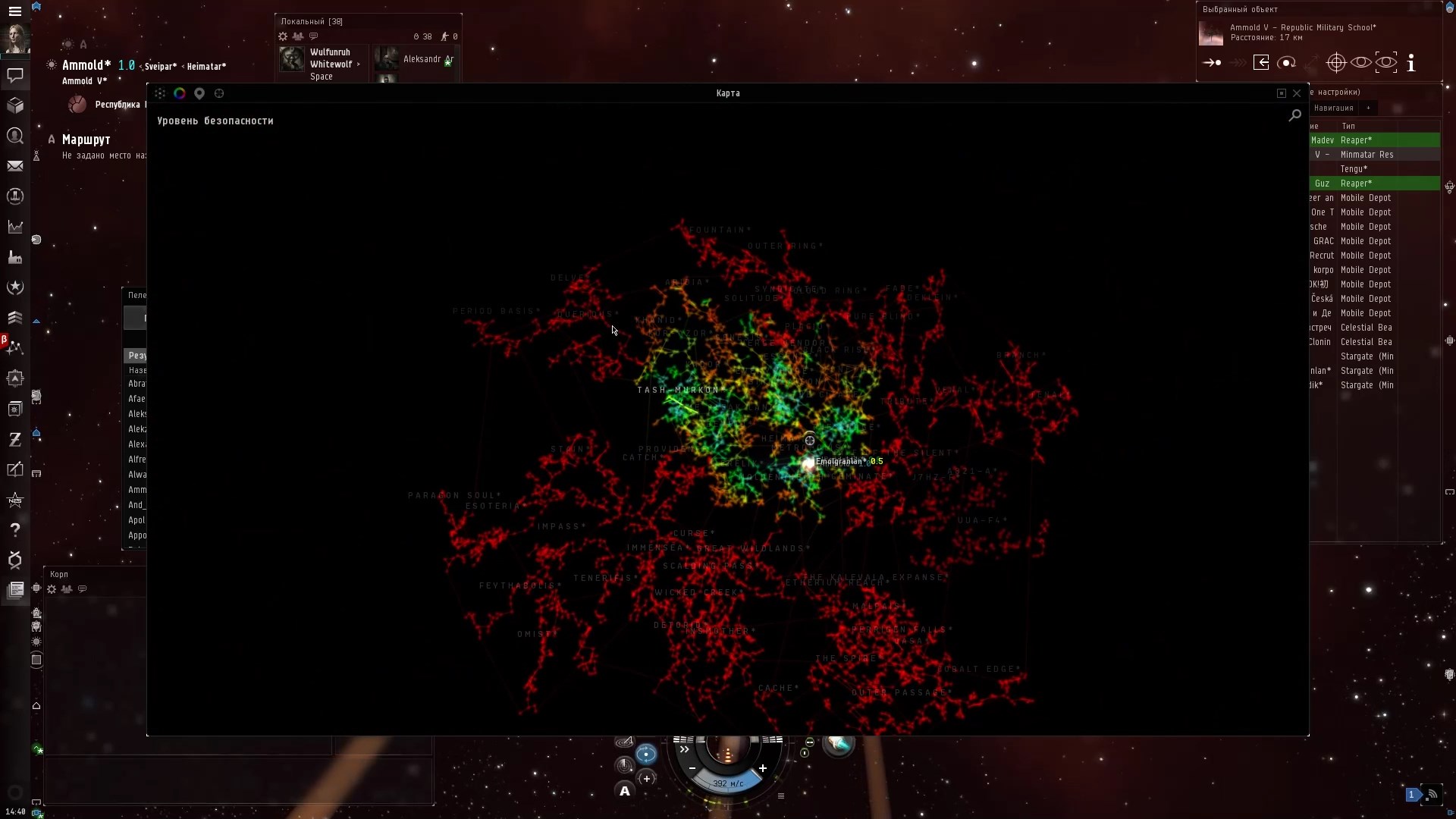The image size is (1456, 819).
Task: Enable autopilot with the A button
Action: click(x=624, y=791)
